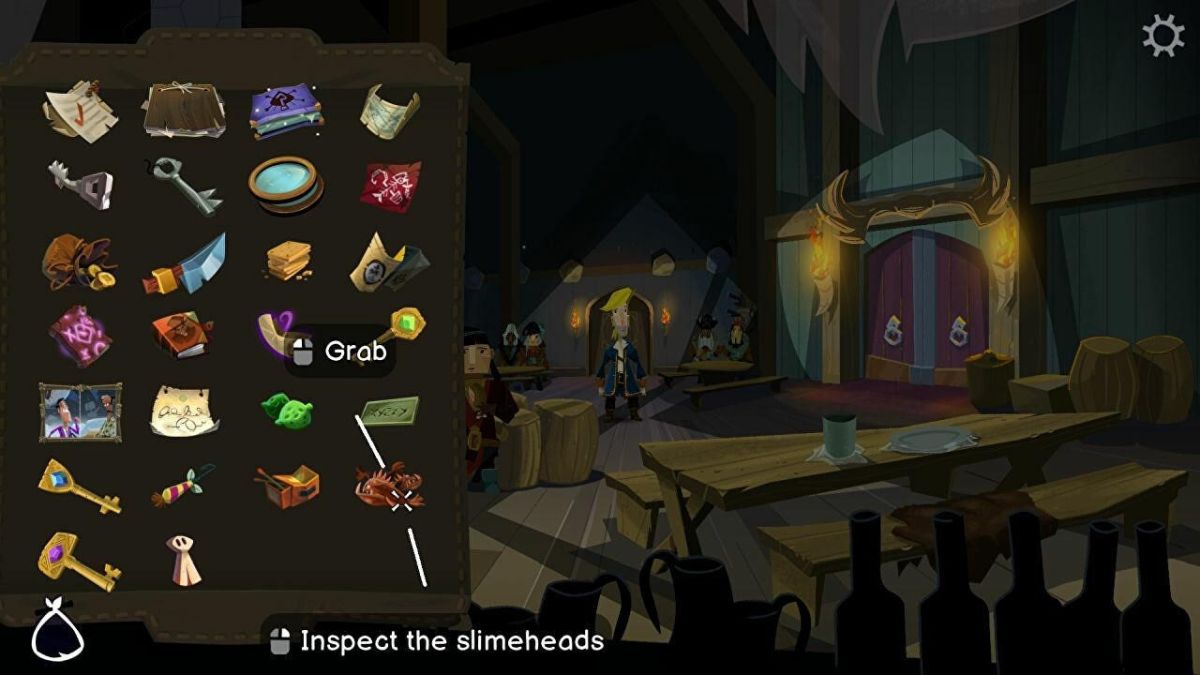Pick the brown coin pouch
The image size is (1200, 675).
(78, 260)
